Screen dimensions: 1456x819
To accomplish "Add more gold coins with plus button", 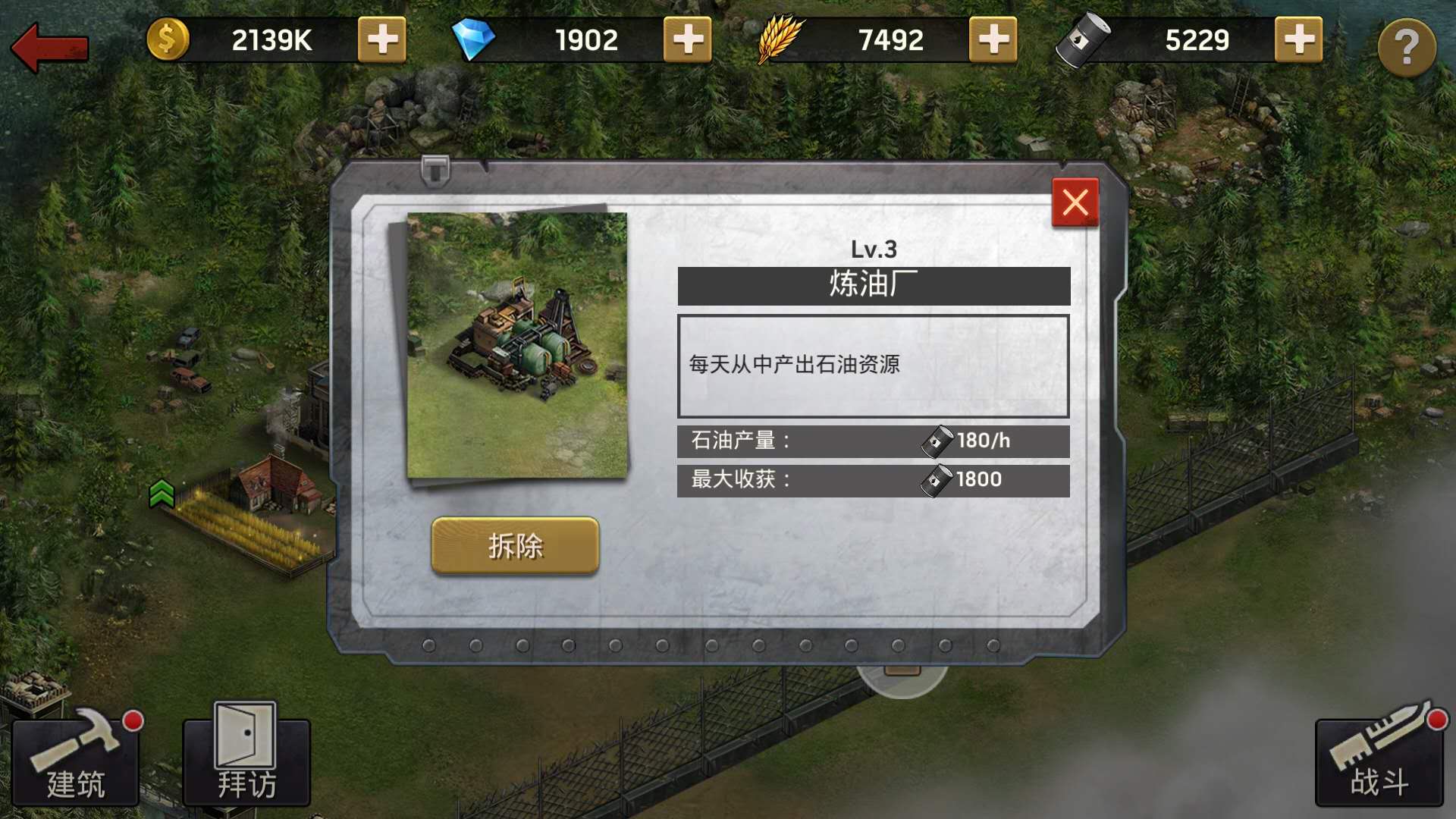I will [x=381, y=40].
